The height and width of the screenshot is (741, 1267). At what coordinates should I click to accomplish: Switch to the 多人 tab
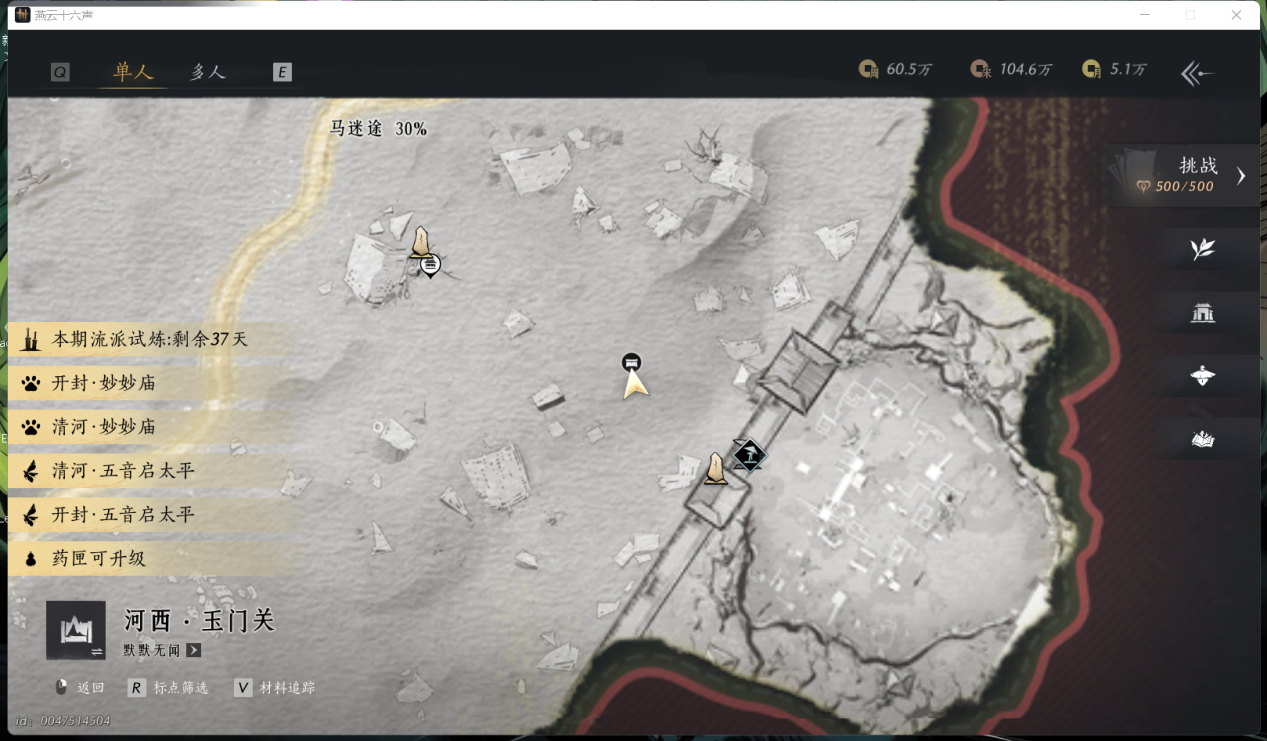click(x=208, y=72)
